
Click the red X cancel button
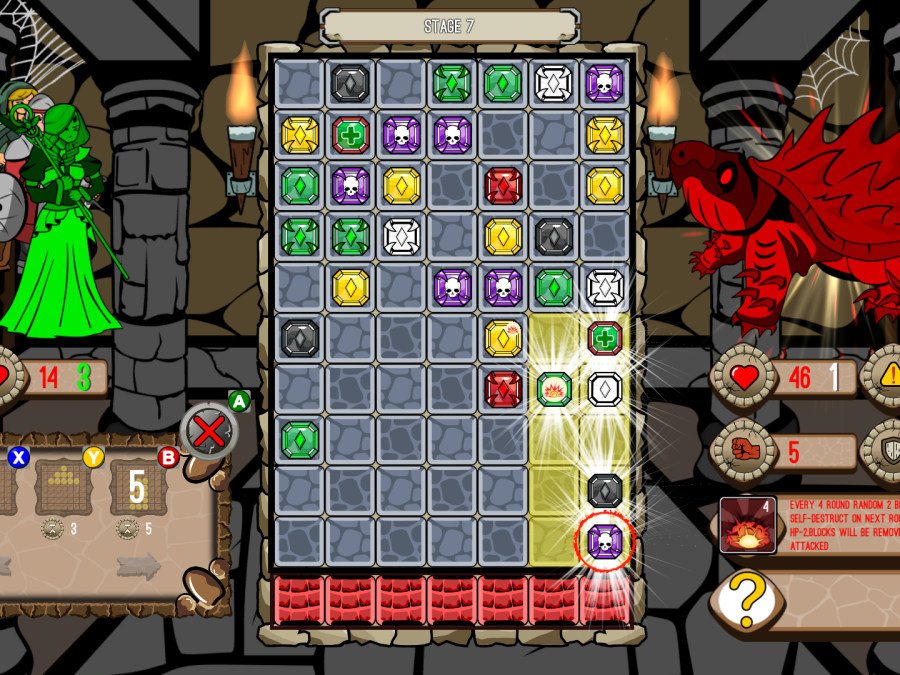[x=209, y=432]
